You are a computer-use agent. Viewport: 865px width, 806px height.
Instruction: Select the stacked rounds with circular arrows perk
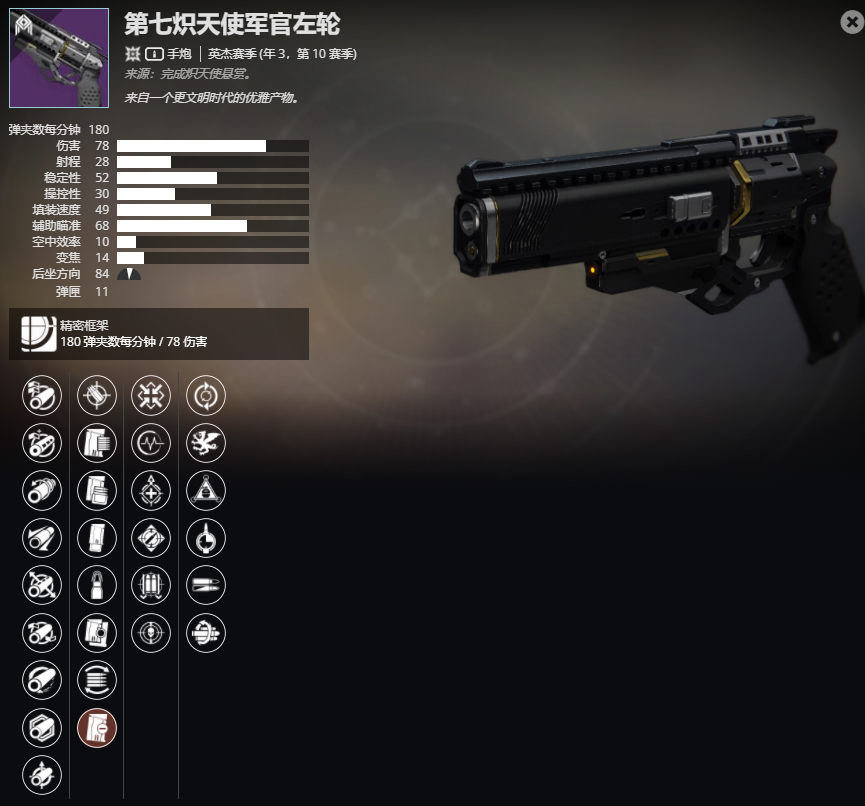coord(97,680)
